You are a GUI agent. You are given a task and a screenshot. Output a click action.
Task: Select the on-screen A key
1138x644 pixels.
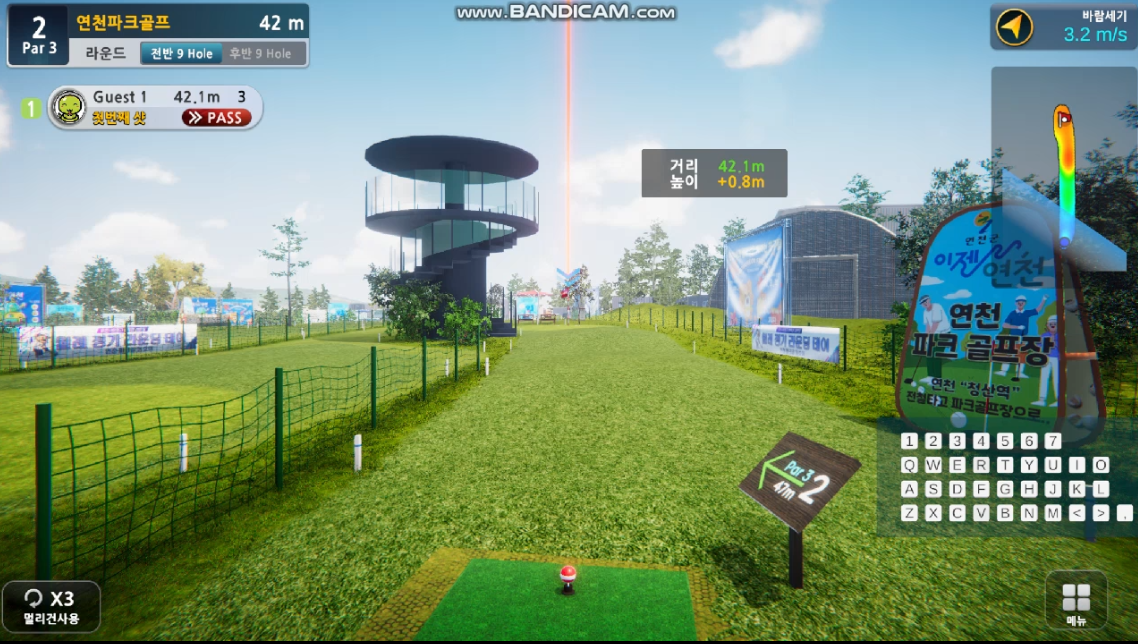point(909,489)
